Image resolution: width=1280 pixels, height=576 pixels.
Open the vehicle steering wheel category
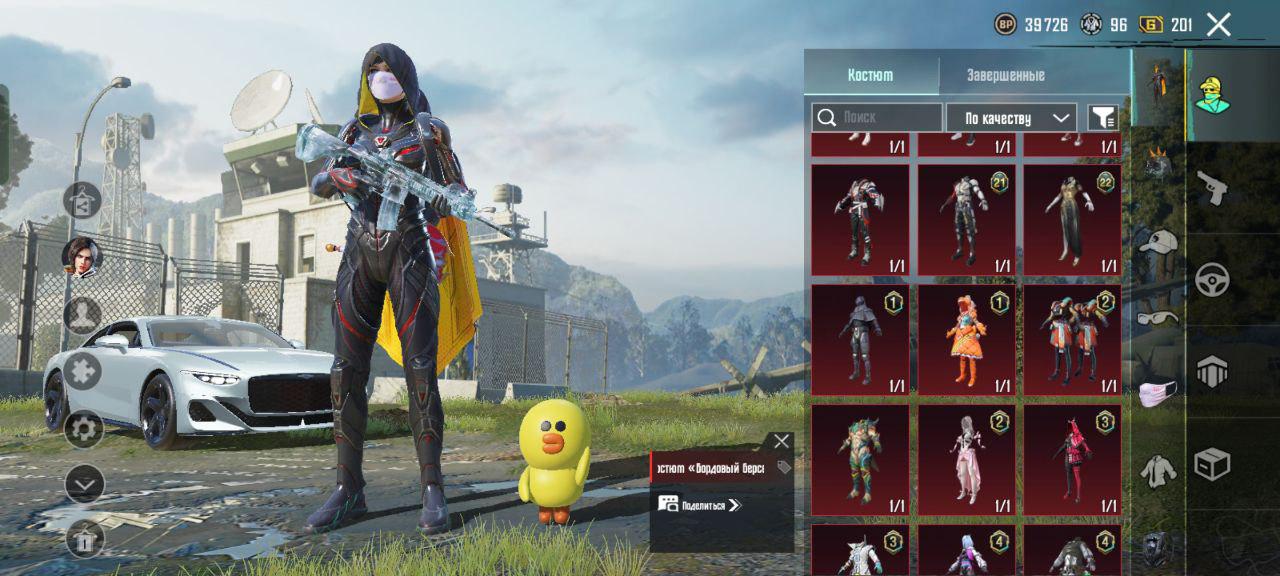pos(1212,279)
